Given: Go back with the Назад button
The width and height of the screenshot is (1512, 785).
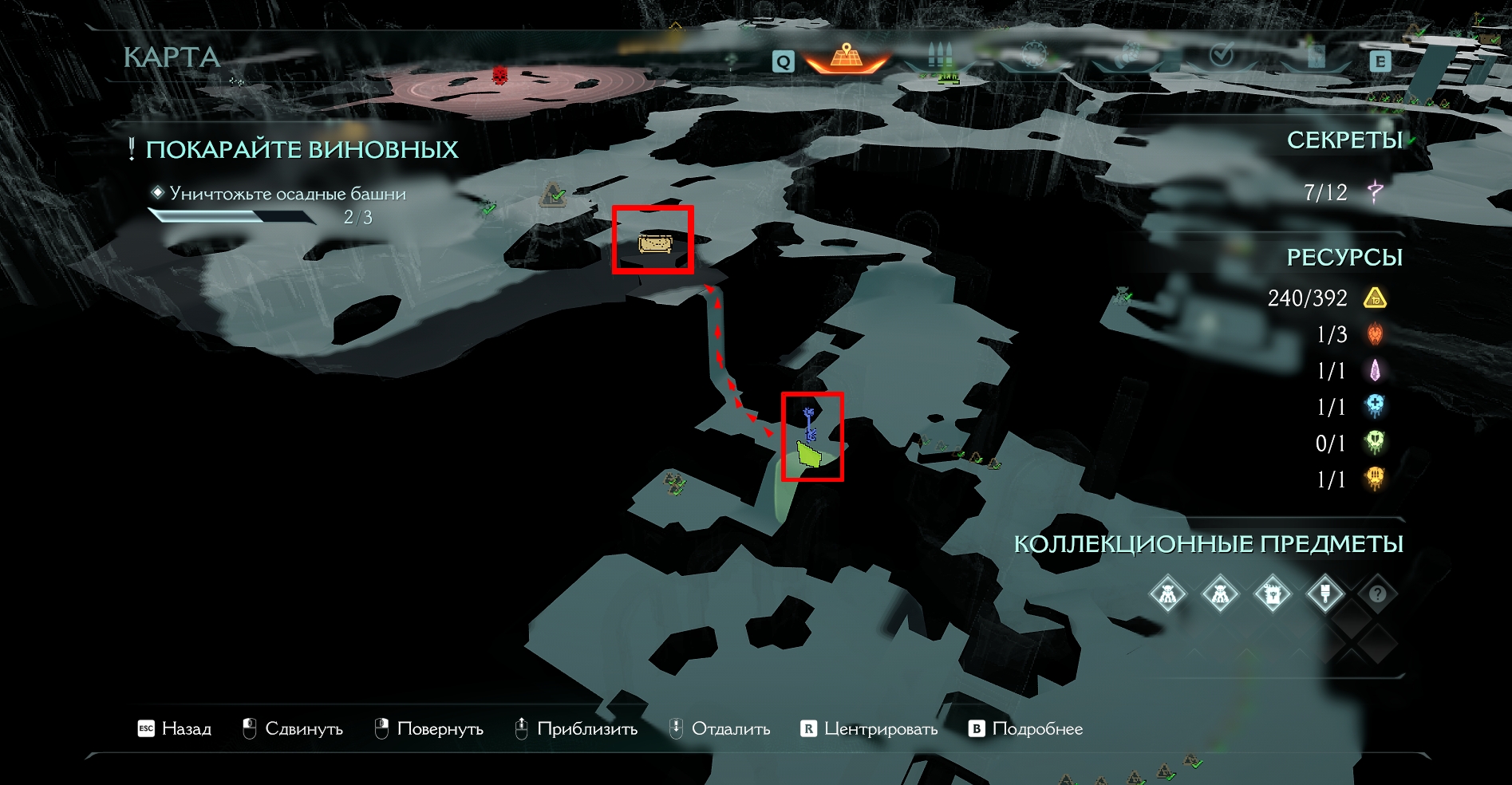Looking at the screenshot, I should [x=175, y=728].
